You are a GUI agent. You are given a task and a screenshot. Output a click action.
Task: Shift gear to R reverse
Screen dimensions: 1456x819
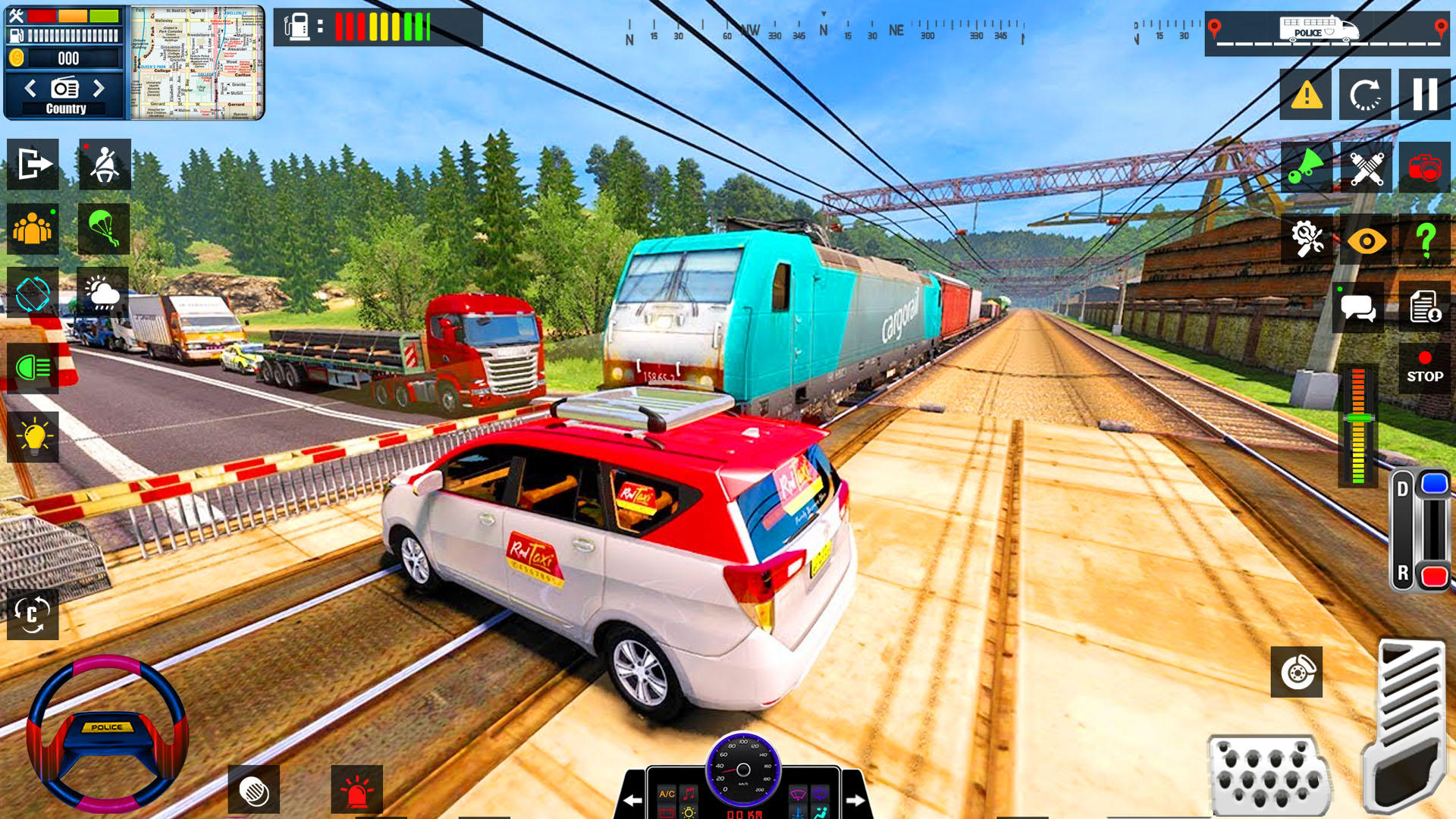1433,576
